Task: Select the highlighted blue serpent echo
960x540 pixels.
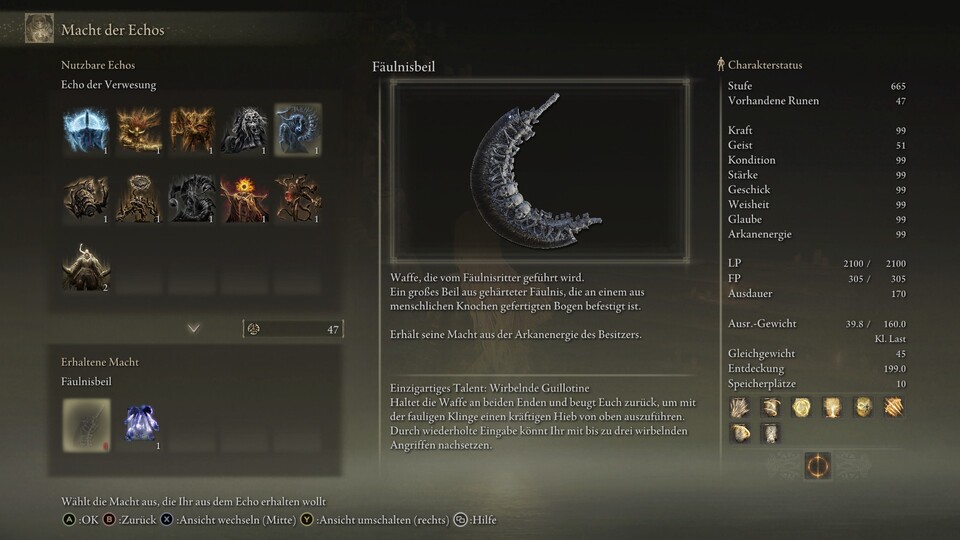Action: click(297, 129)
